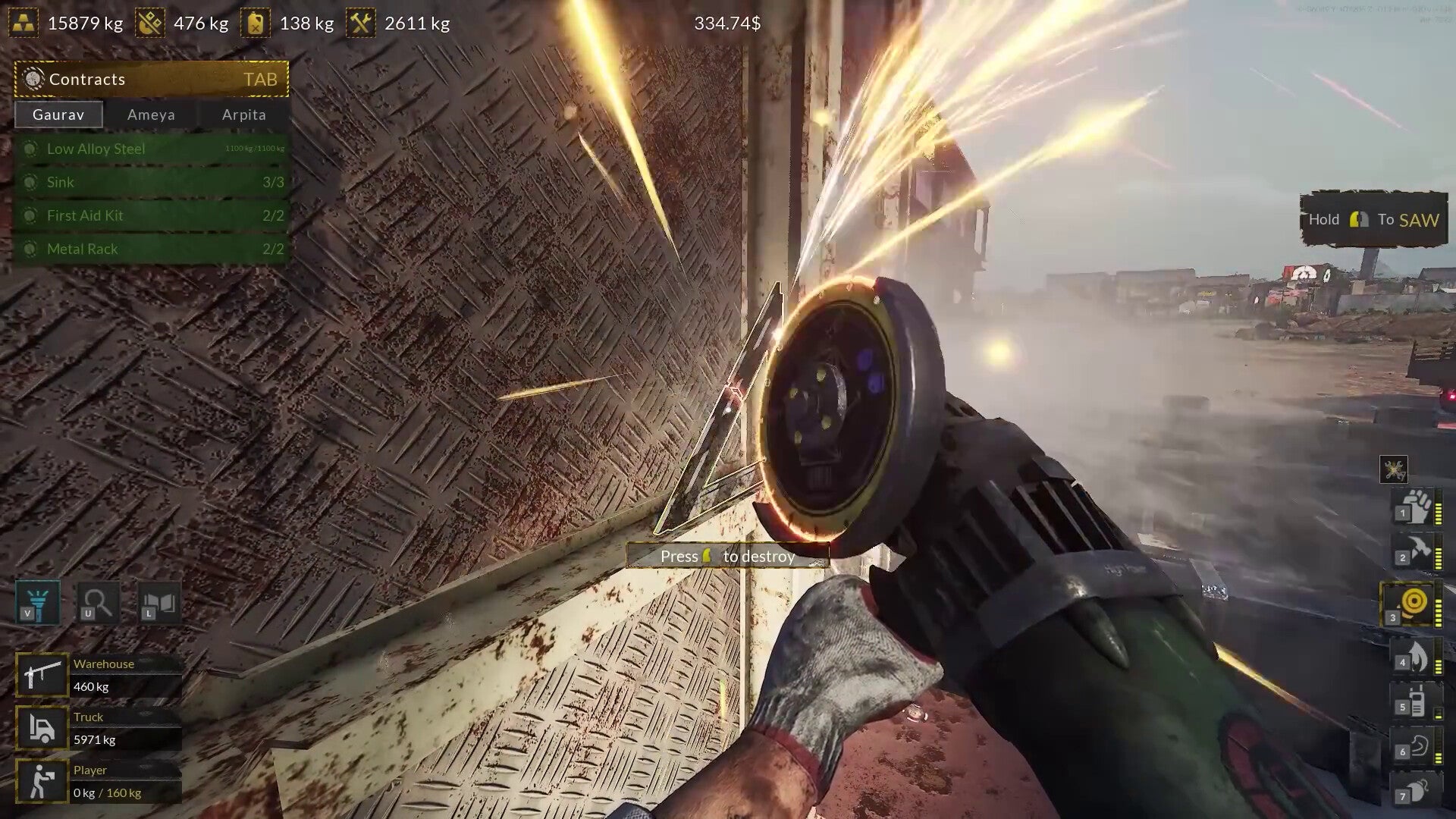This screenshot has height=819, width=1456.
Task: Click the crossed wrenches tool icon
Action: 1394,469
